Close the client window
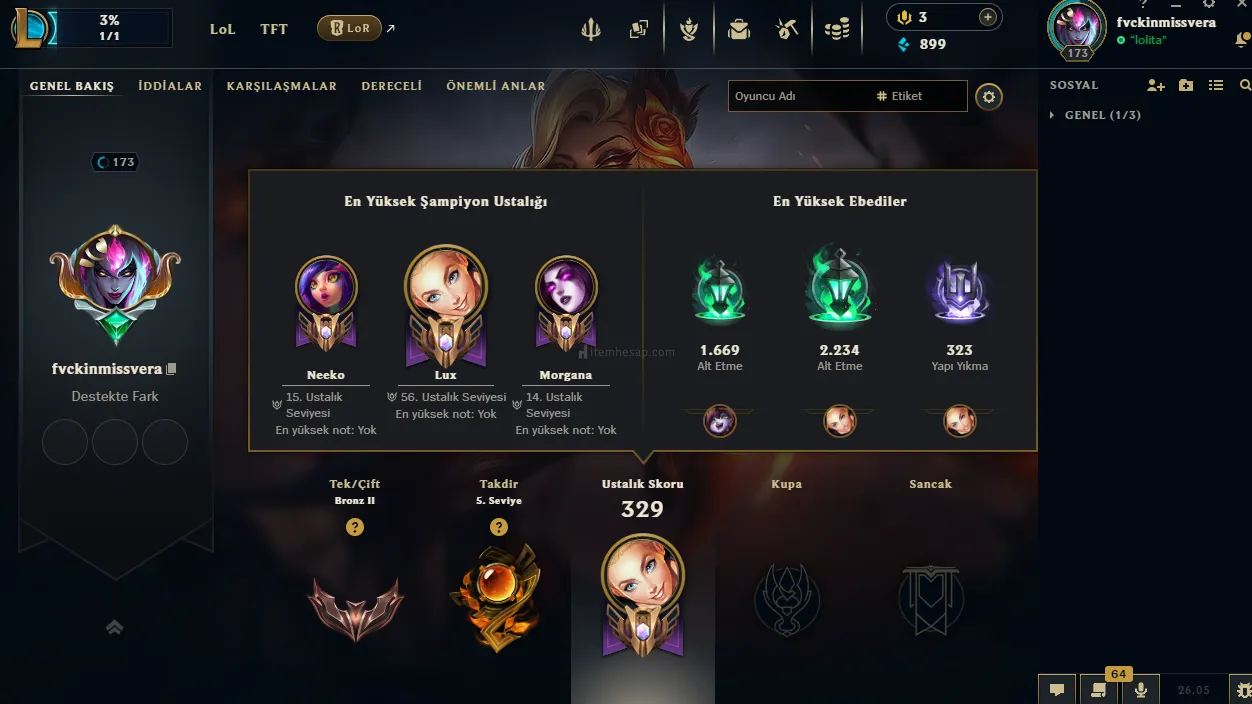Screen dimensions: 1252x704 point(1241,5)
